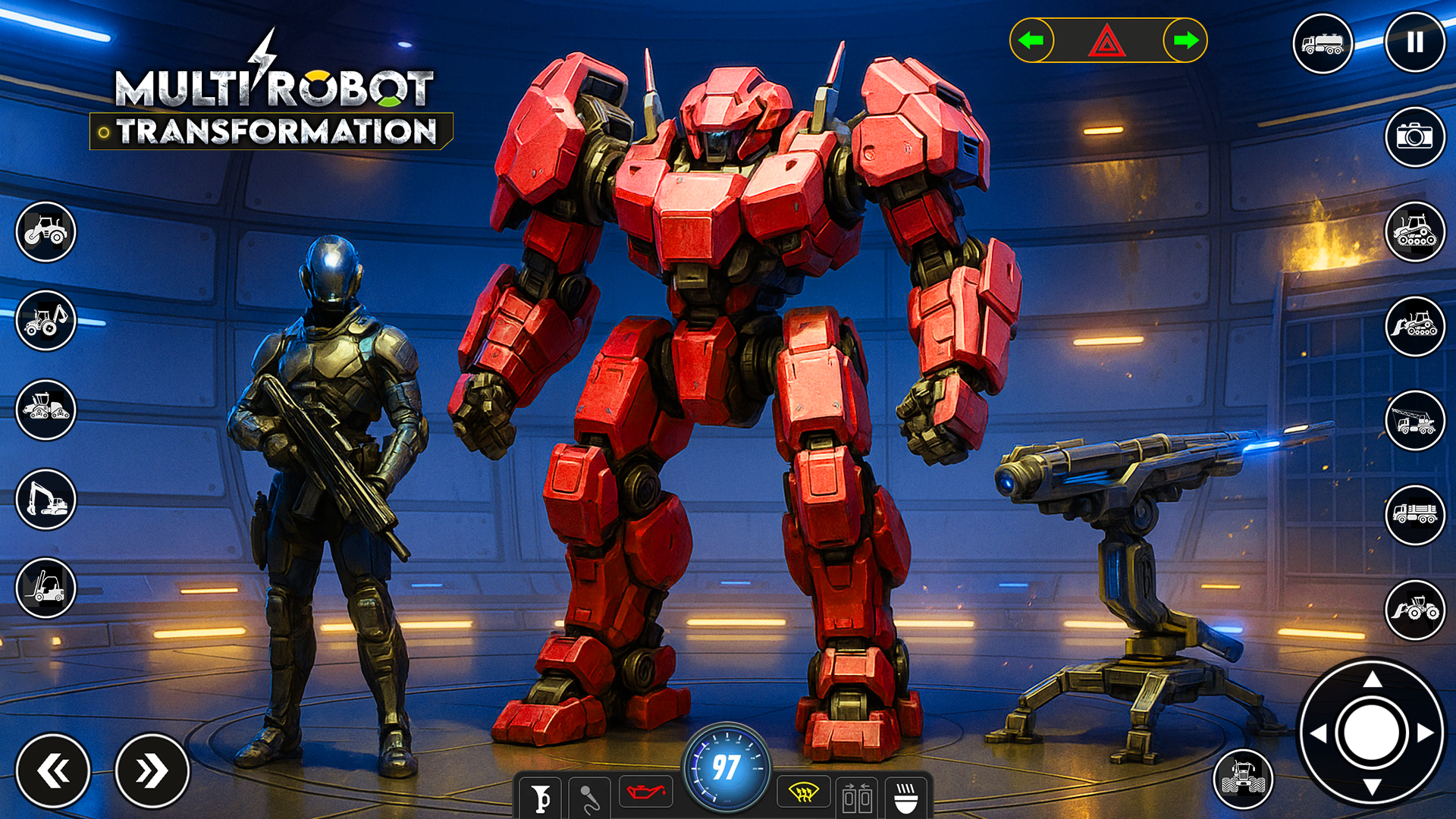Tap the camera icon to take a screenshot
The image size is (1456, 819).
click(x=1415, y=137)
